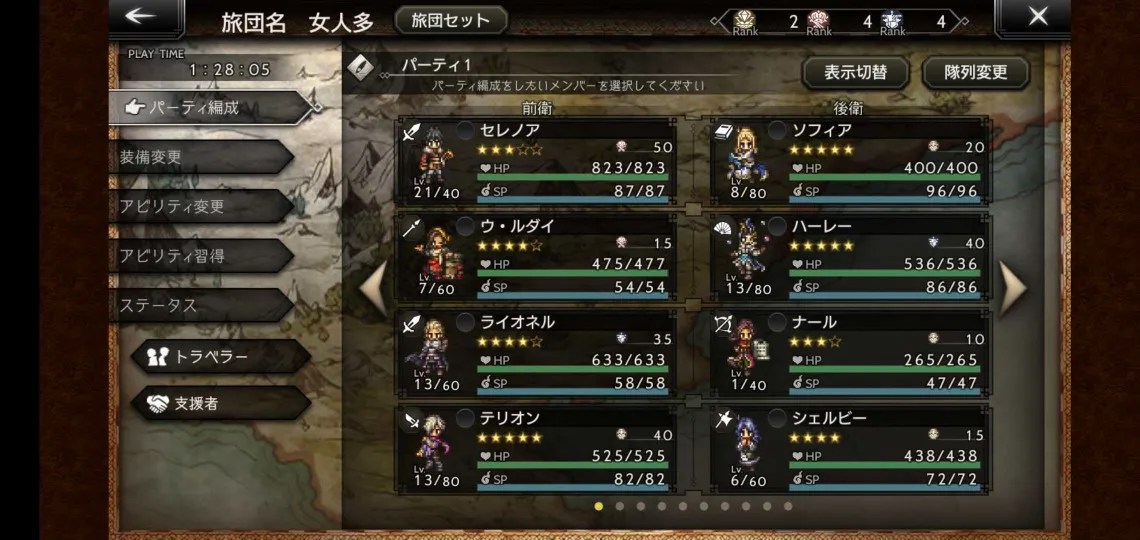Open the アビリティ習得 menu entry
Image resolution: width=1140 pixels, height=540 pixels.
click(200, 255)
